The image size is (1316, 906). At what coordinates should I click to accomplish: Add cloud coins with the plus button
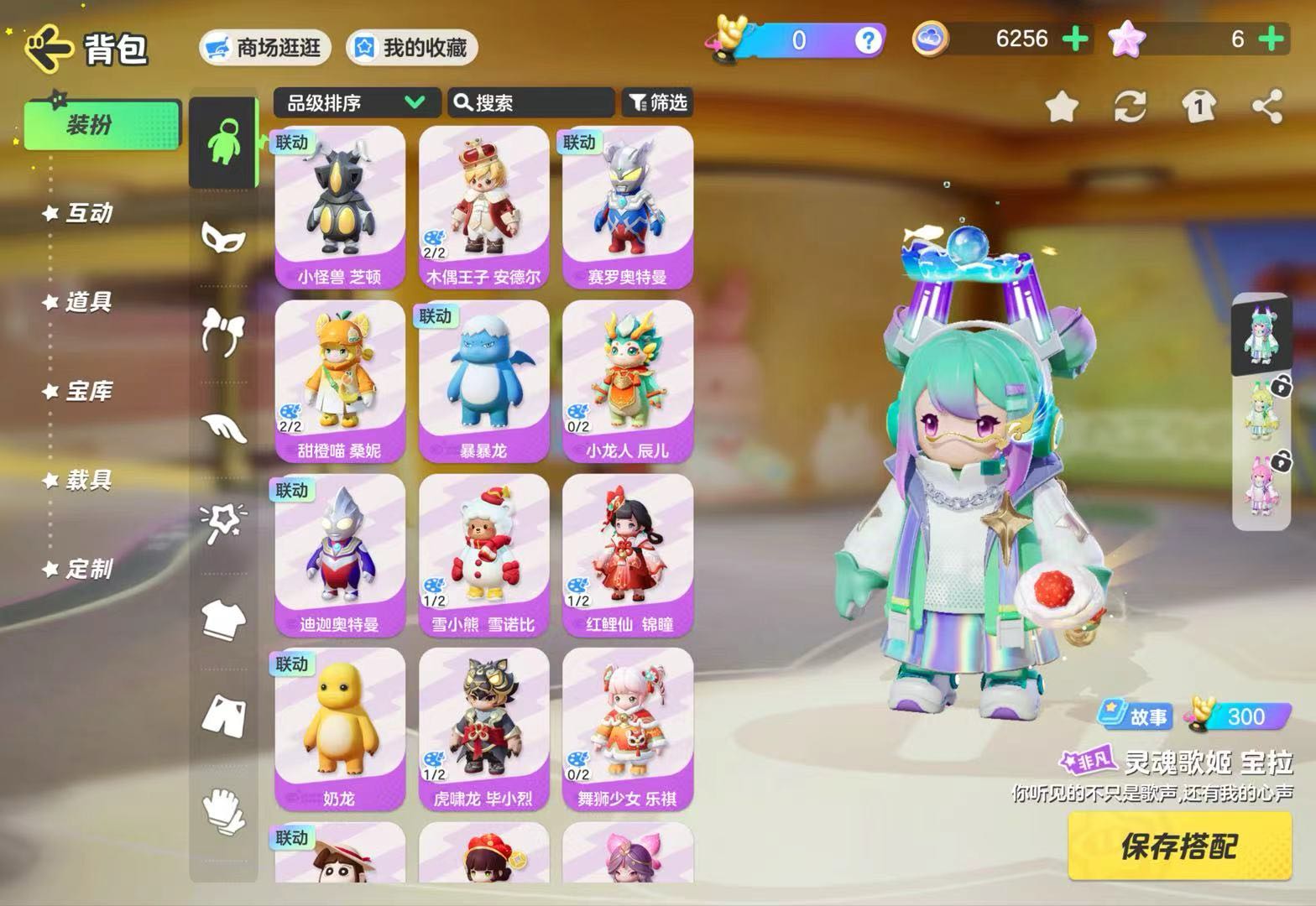1076,39
